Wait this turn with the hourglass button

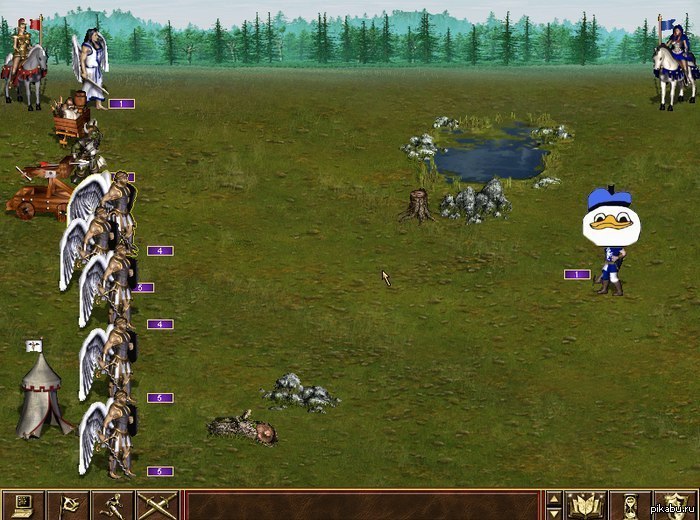(x=631, y=505)
